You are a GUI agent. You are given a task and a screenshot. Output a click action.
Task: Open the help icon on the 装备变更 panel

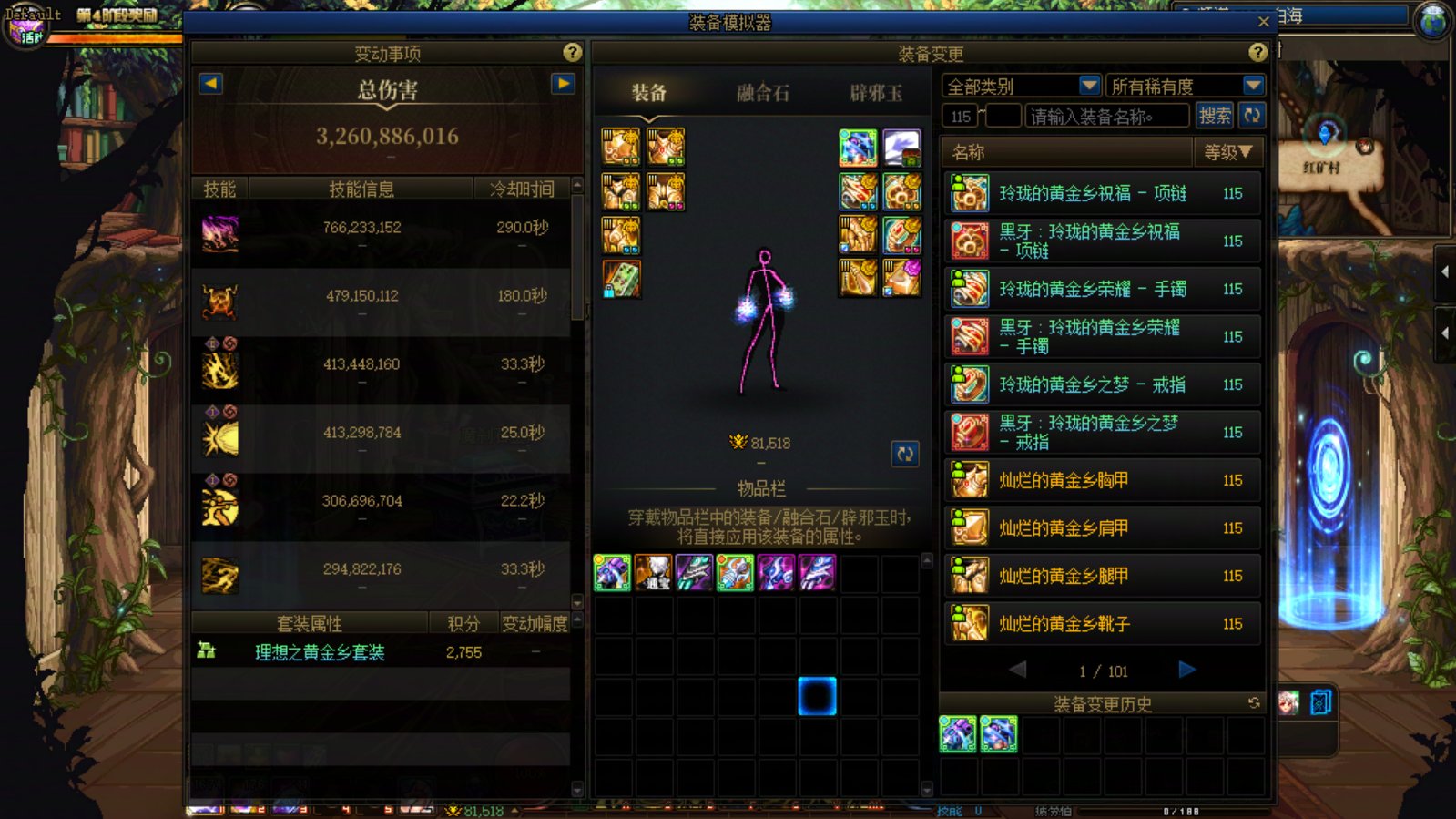coord(1257,53)
